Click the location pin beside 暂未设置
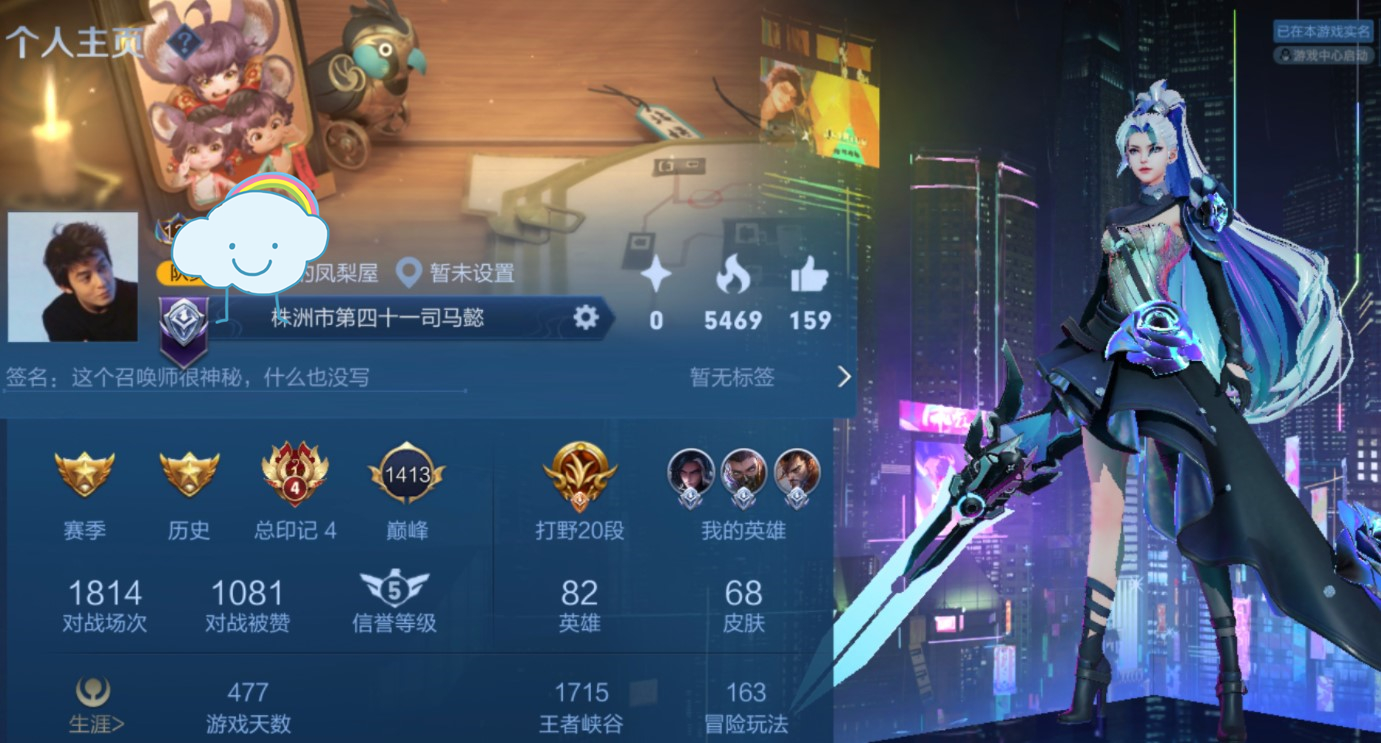Viewport: 1381px width, 743px height. (410, 272)
